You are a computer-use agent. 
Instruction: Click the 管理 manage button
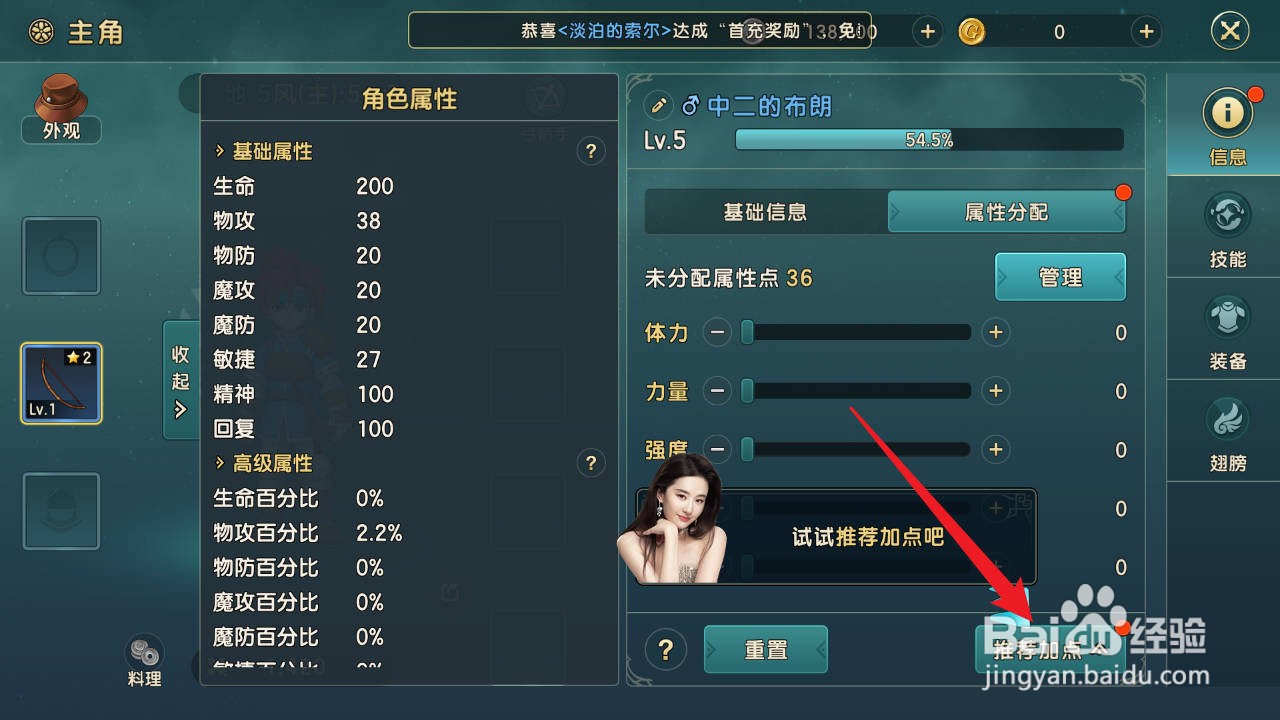pos(1059,277)
